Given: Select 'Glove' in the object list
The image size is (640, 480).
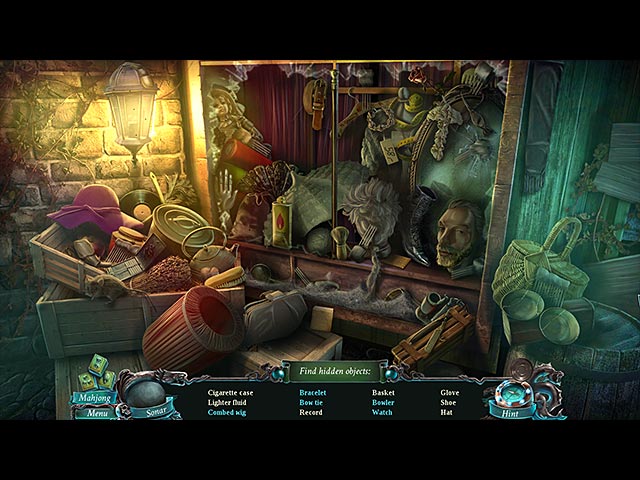Looking at the screenshot, I should pyautogui.click(x=450, y=393).
